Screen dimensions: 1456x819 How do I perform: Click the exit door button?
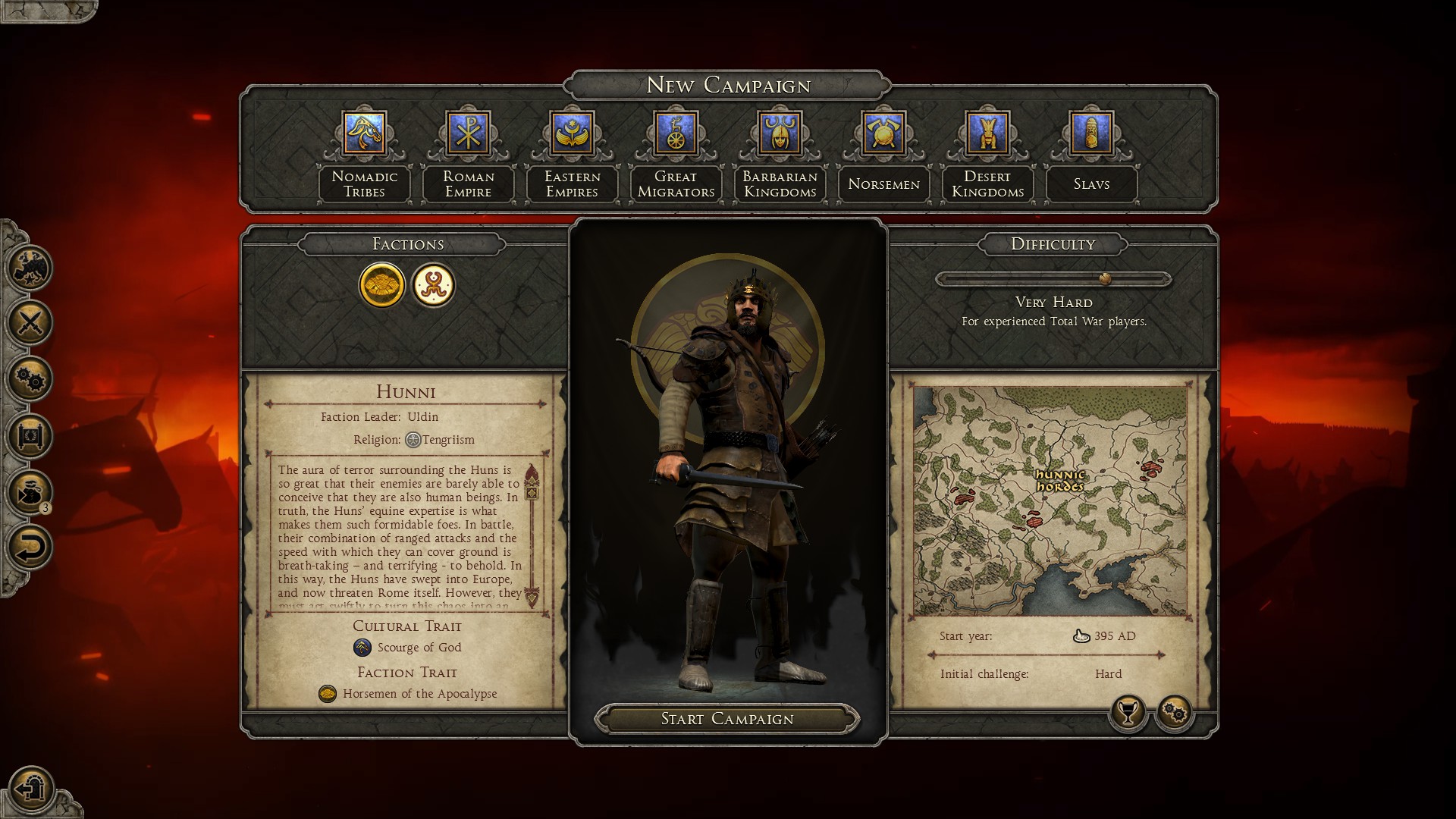pyautogui.click(x=30, y=789)
